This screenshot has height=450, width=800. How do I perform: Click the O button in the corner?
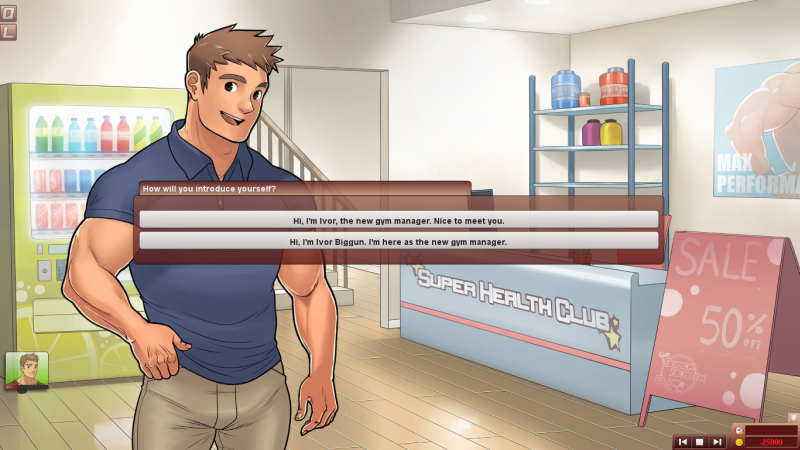click(8, 15)
